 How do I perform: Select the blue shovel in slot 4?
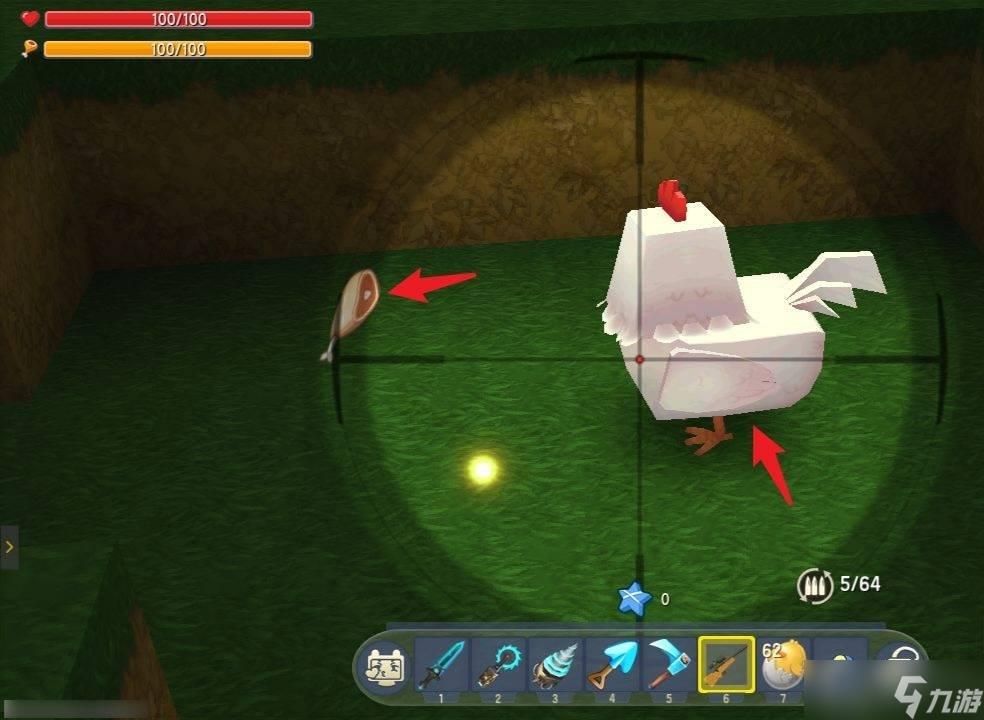pyautogui.click(x=611, y=663)
